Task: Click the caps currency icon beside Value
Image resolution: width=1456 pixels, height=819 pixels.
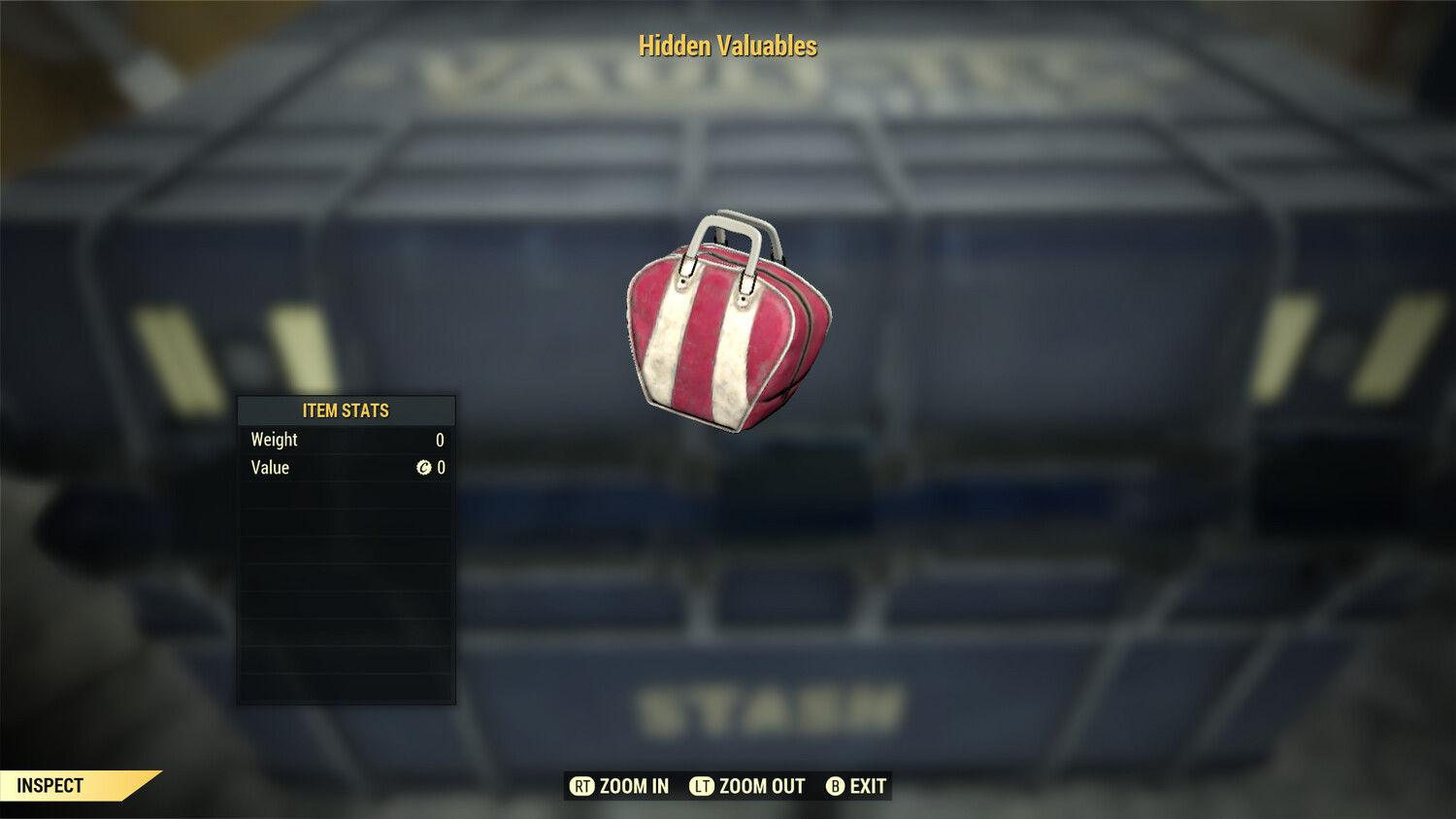Action: point(423,468)
